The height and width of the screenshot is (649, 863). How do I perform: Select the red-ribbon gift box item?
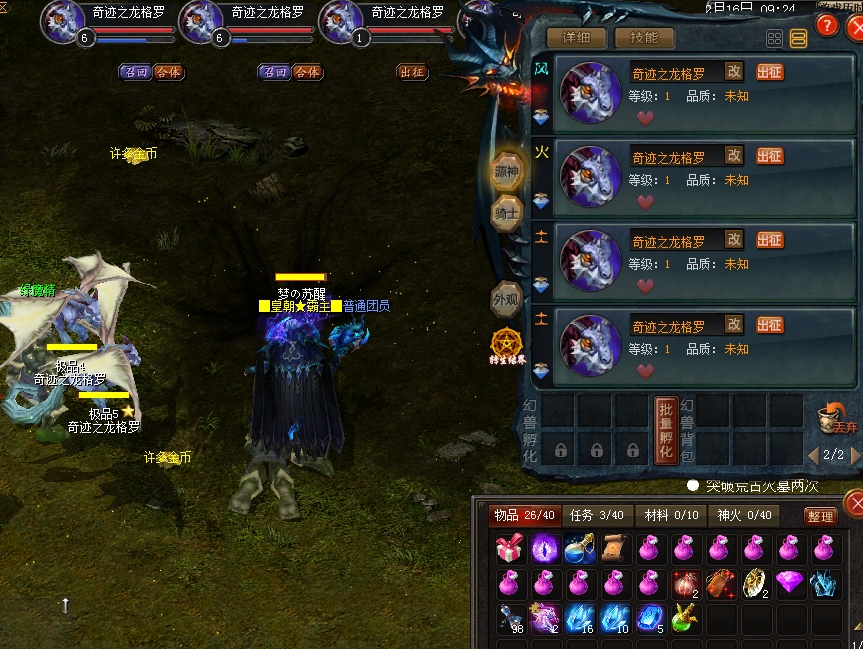pos(510,549)
